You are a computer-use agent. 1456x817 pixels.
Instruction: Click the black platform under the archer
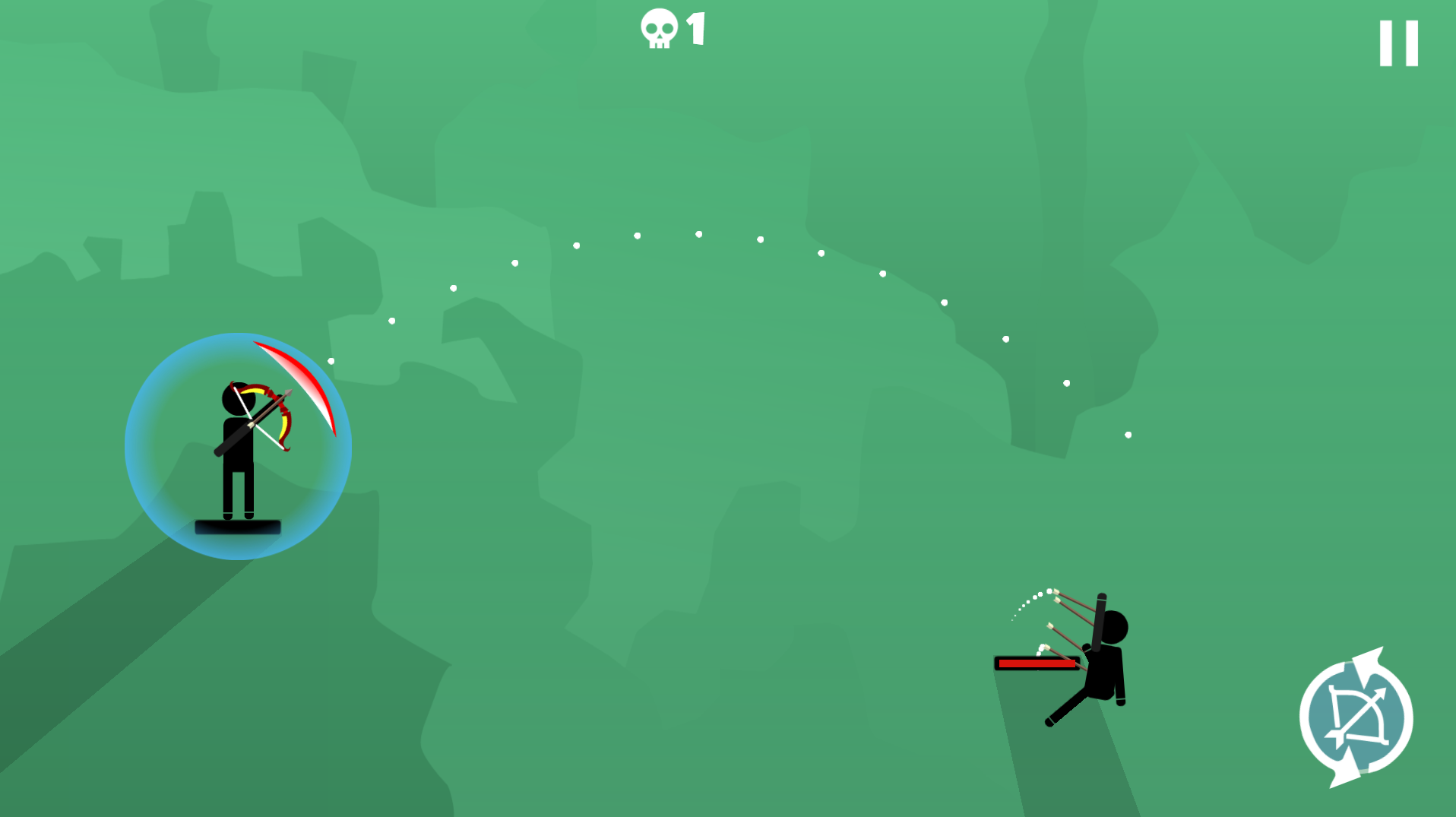point(238,525)
